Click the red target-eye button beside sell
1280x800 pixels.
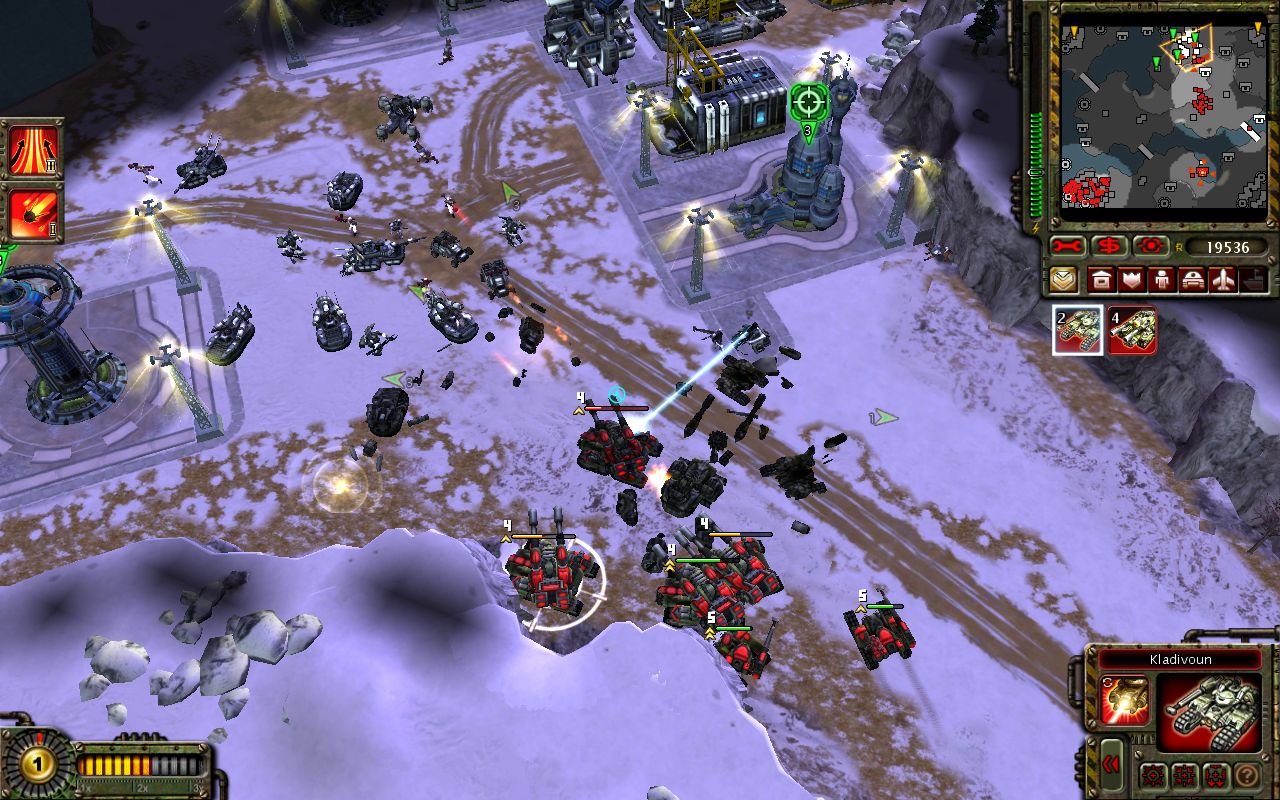[x=1149, y=246]
